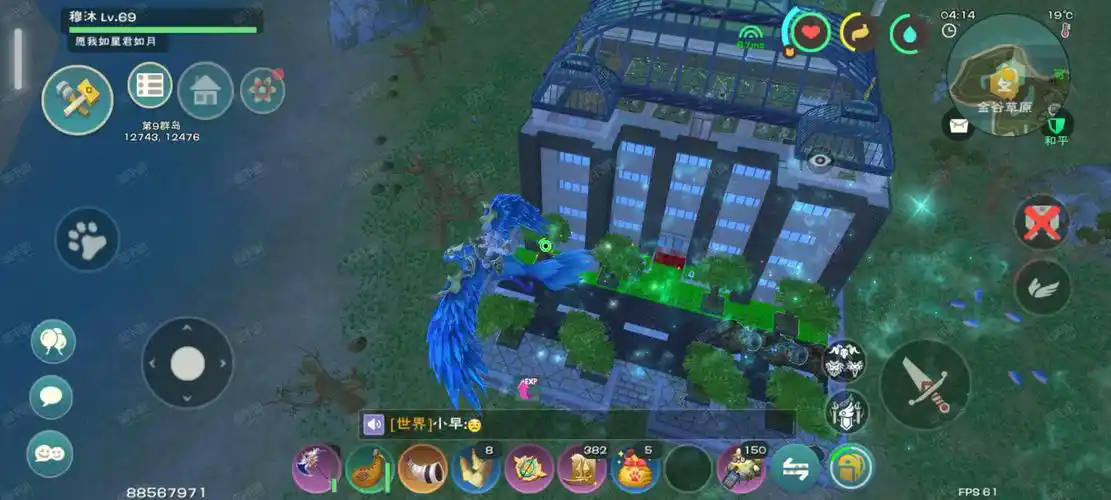
Task: Select the banana item in hotbar
Action: (x=369, y=468)
